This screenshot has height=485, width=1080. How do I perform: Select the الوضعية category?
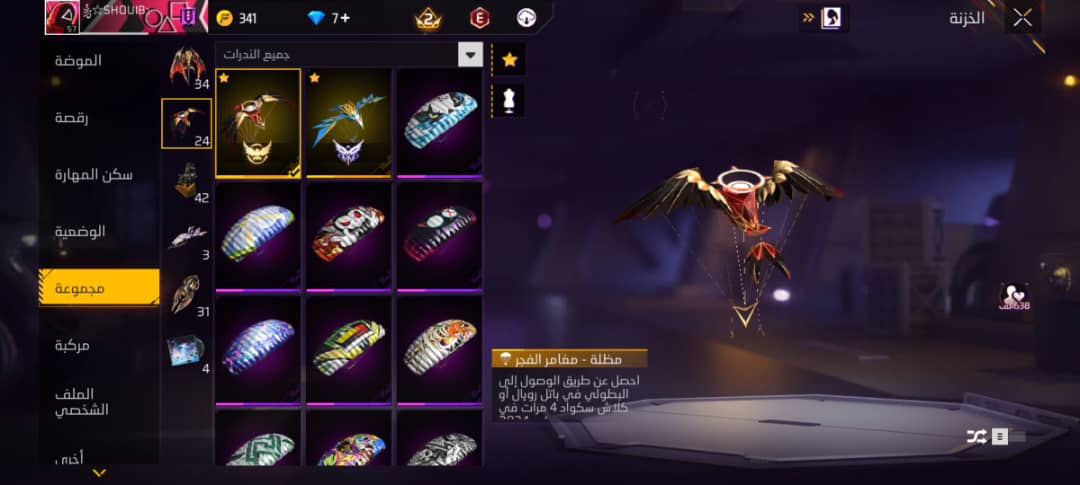(80, 231)
